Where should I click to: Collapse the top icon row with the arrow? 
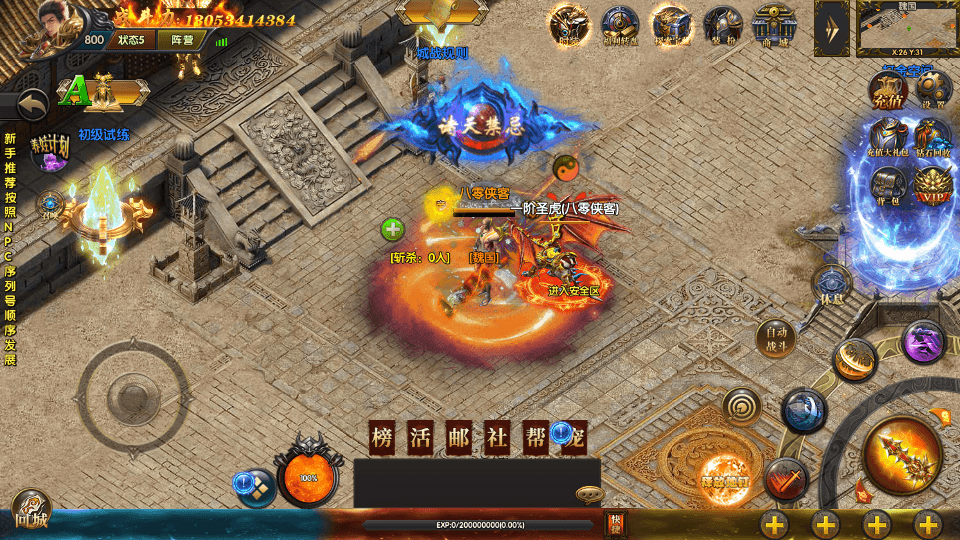(831, 27)
